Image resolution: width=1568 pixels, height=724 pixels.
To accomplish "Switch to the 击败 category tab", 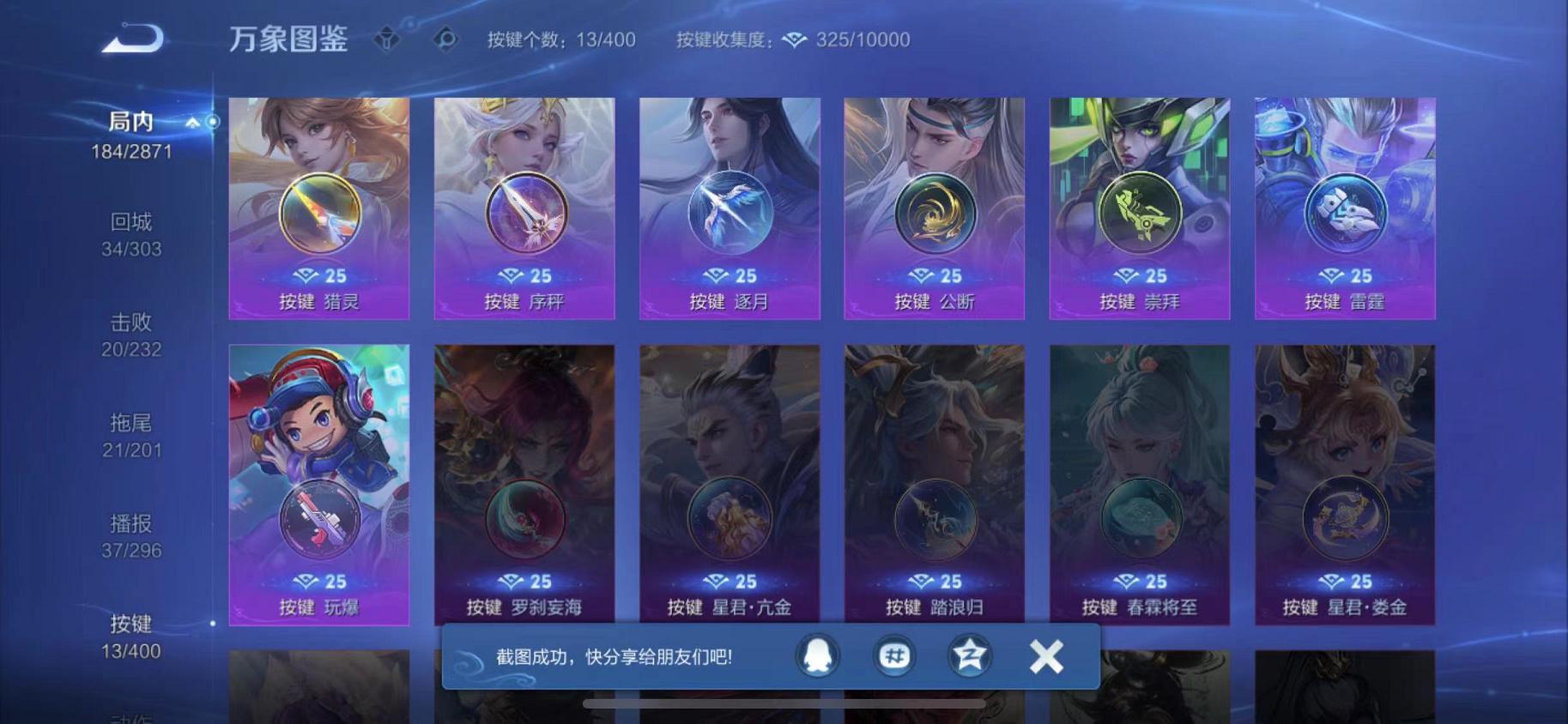I will [x=133, y=323].
